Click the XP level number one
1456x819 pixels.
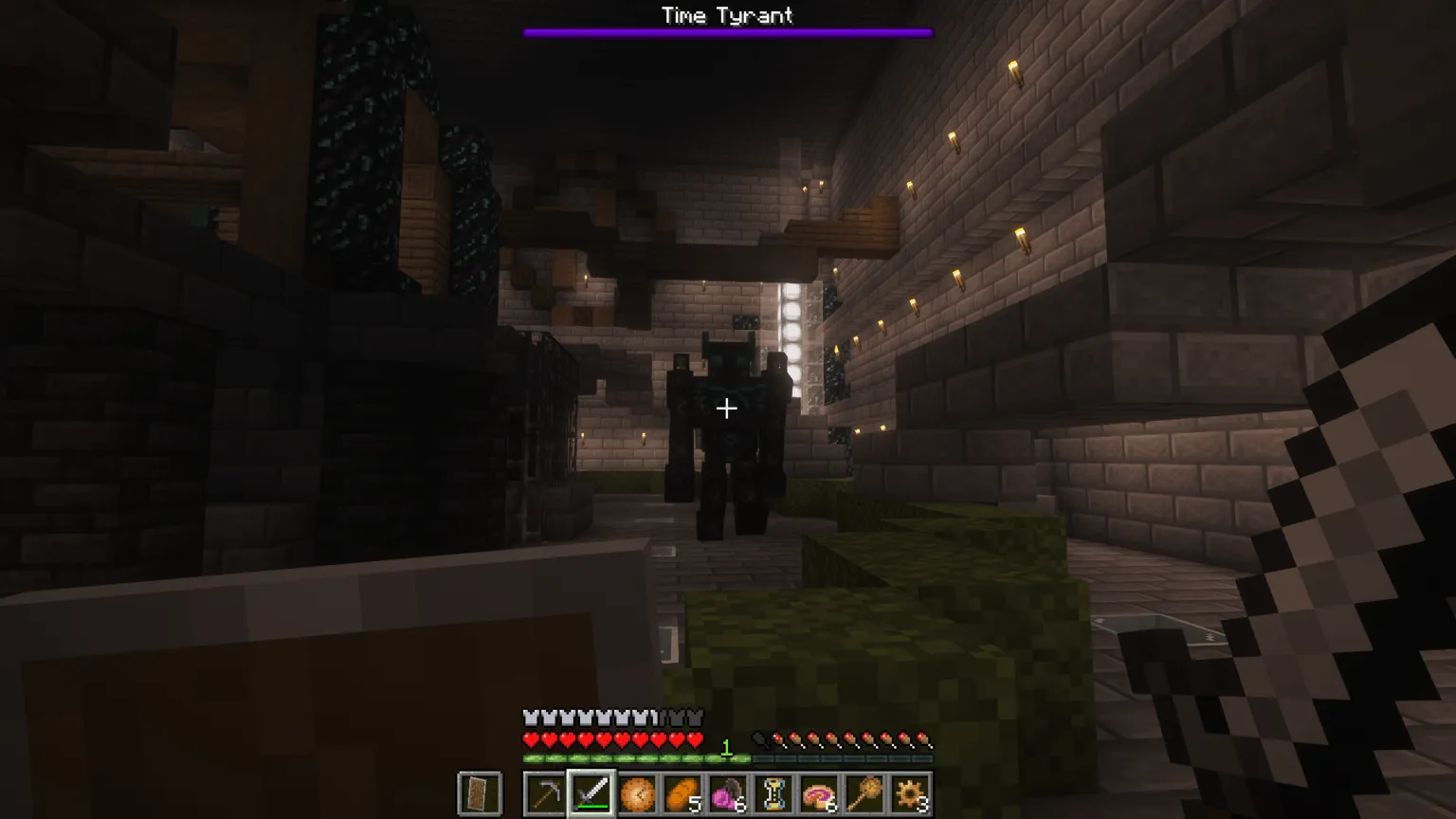(x=726, y=747)
